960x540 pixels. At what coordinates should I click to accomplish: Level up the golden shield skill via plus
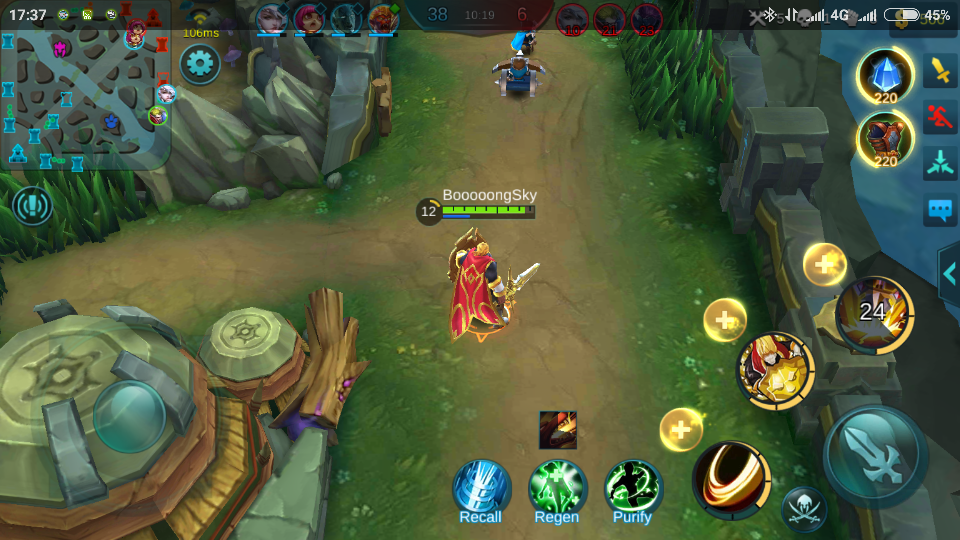tap(725, 320)
